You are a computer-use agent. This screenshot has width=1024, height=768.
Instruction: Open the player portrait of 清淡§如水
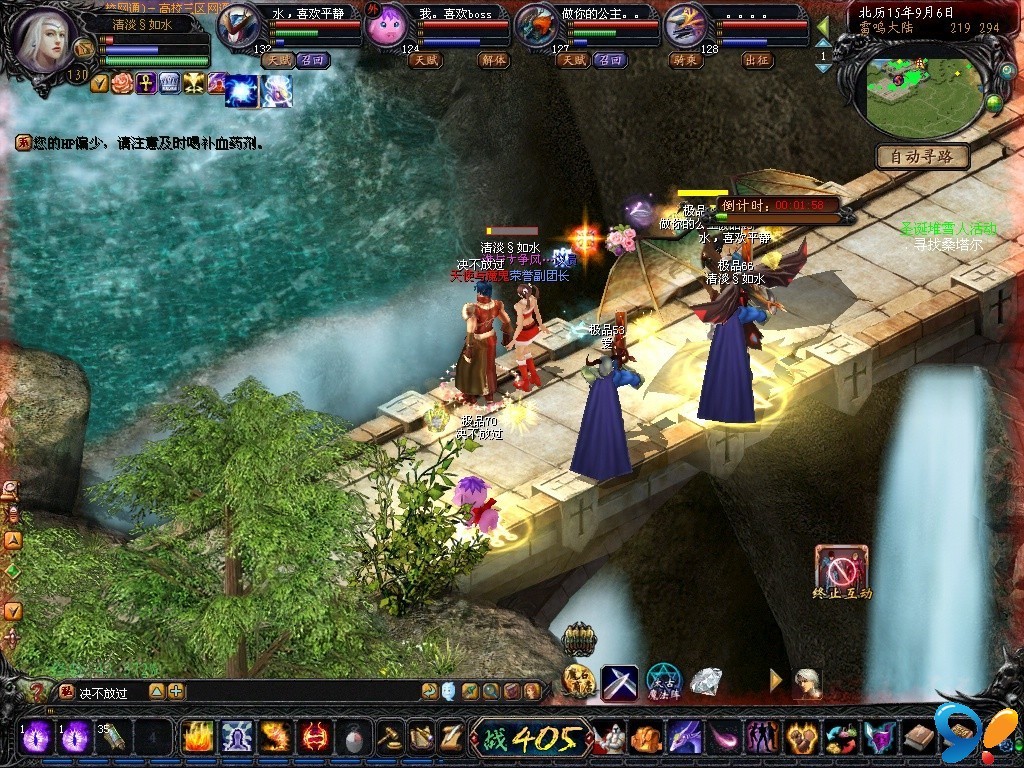coord(46,42)
